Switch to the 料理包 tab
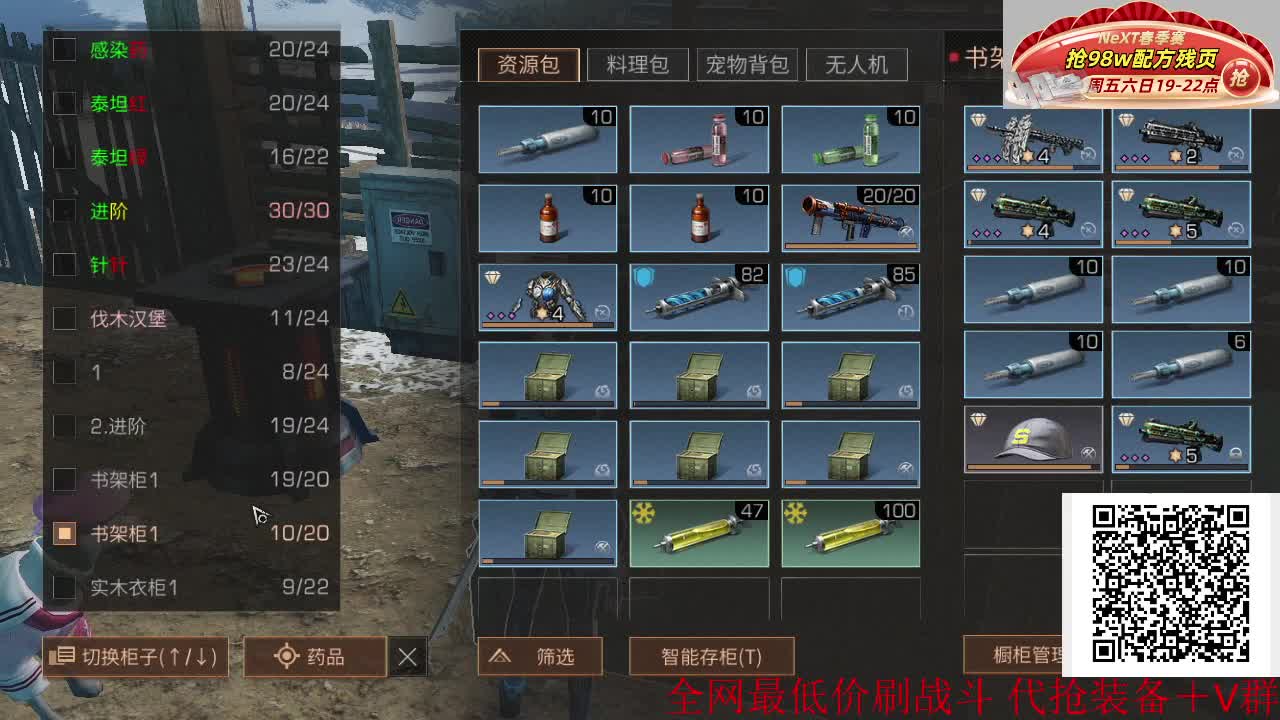The width and height of the screenshot is (1280, 720). pyautogui.click(x=638, y=64)
